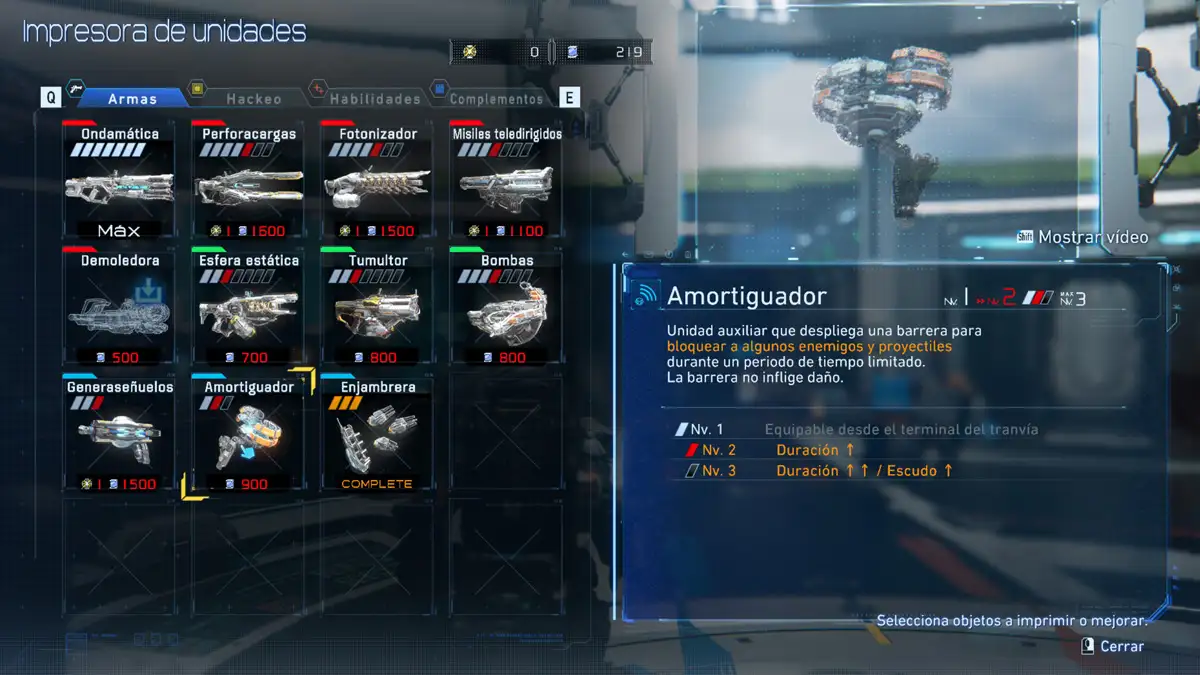Show the Amortiguador preview video
Screen dimensions: 1200x675
pyautogui.click(x=1083, y=238)
